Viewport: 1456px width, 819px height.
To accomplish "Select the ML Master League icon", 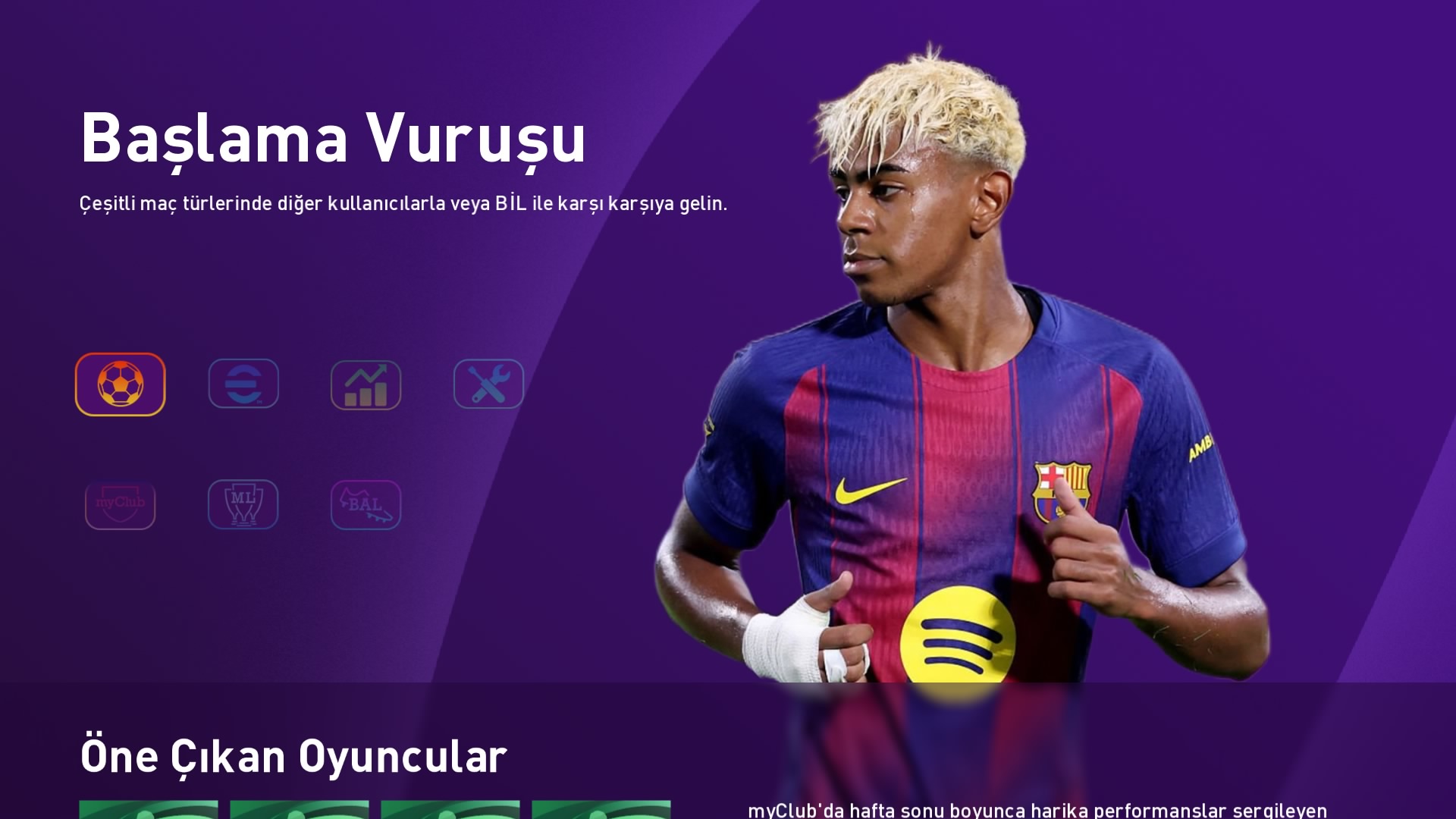I will [243, 504].
